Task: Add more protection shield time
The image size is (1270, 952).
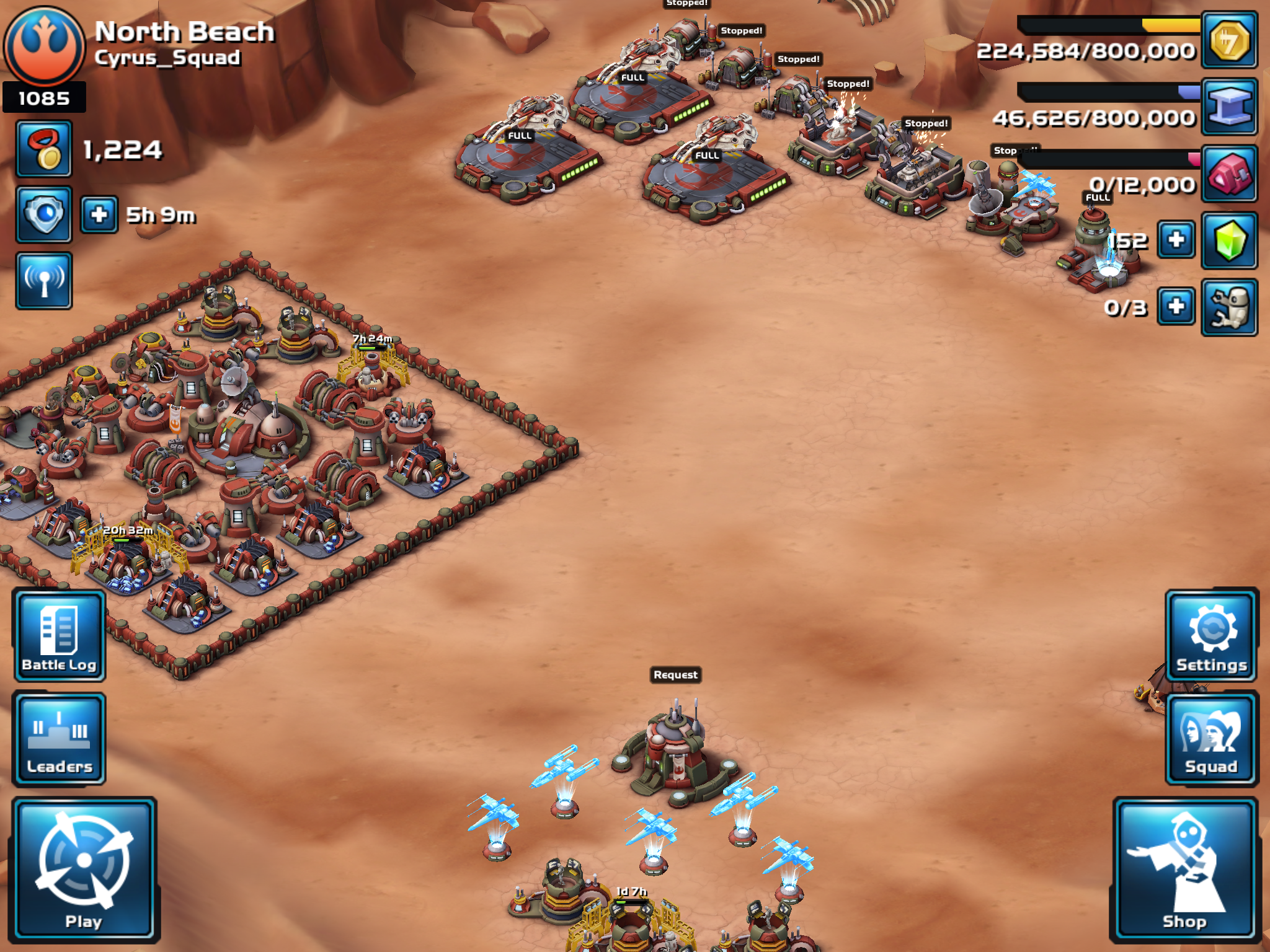Action: [x=99, y=215]
